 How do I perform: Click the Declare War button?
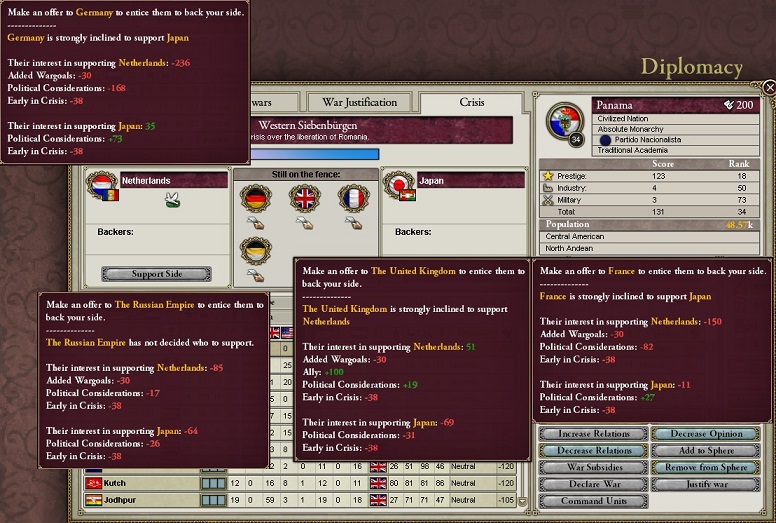tap(594, 484)
